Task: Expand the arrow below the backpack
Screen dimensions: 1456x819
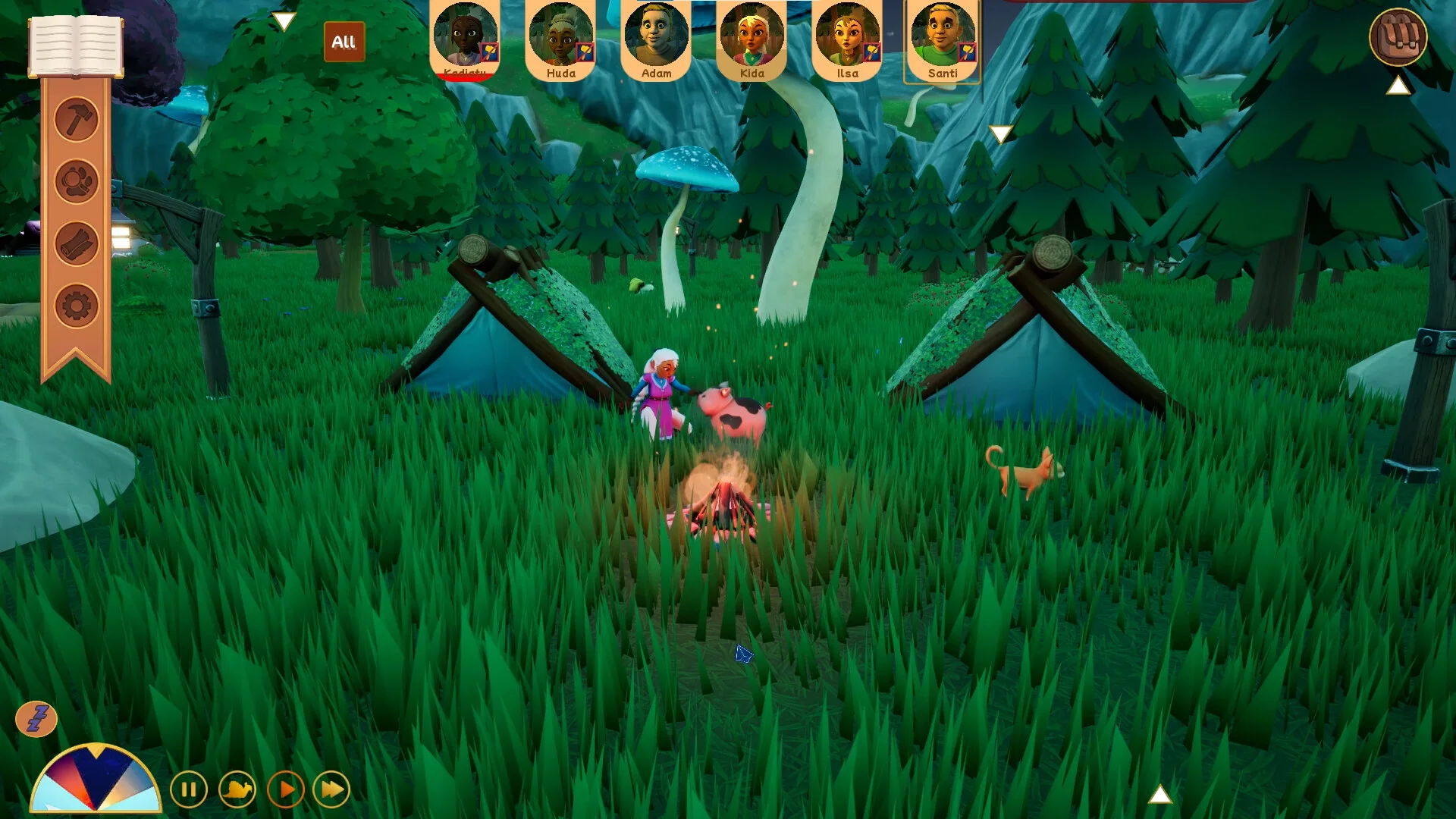Action: coord(1398,86)
